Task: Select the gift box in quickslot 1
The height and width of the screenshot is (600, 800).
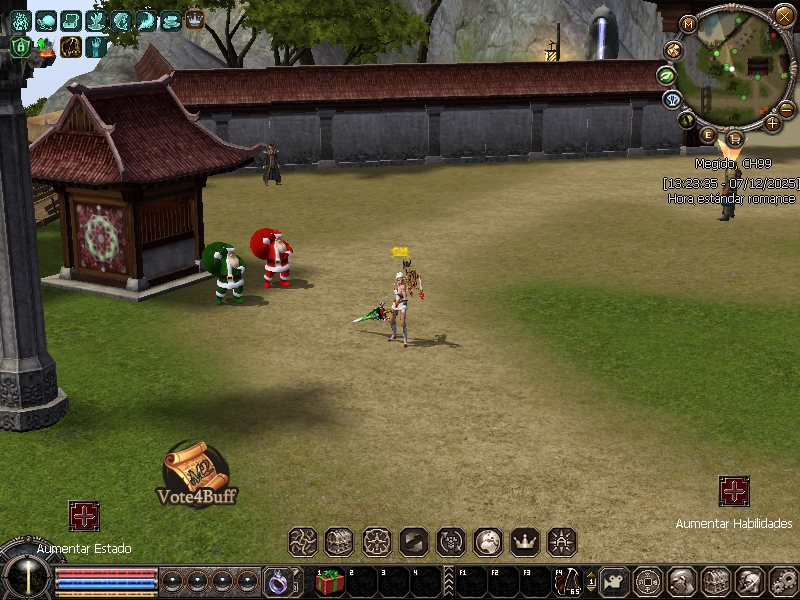Action: (330, 581)
